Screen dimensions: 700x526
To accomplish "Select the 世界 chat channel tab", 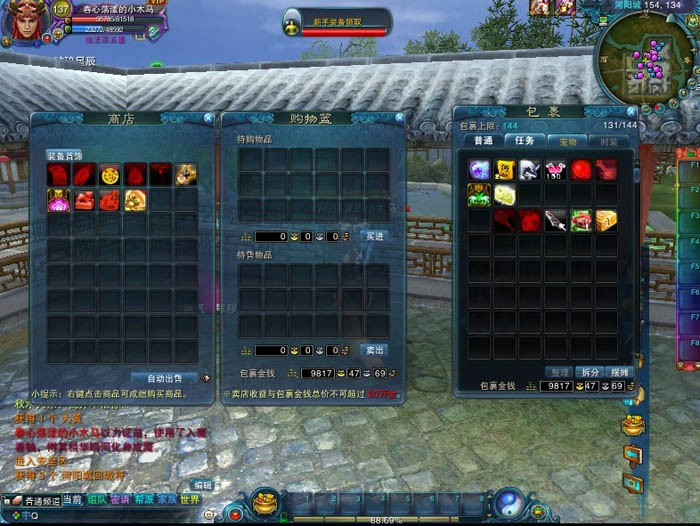I will 190,499.
